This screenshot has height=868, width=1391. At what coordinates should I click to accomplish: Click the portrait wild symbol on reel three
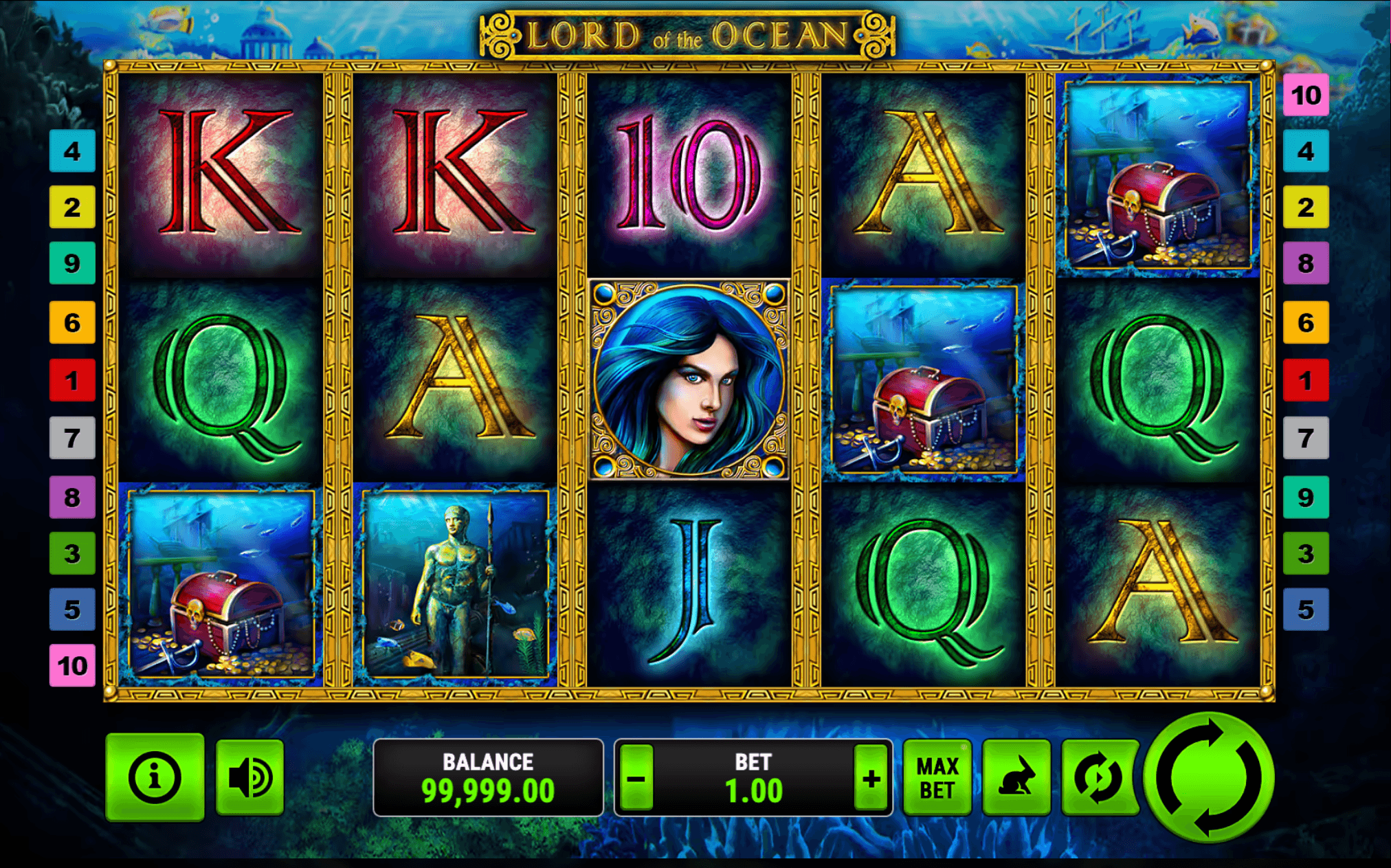click(x=689, y=378)
